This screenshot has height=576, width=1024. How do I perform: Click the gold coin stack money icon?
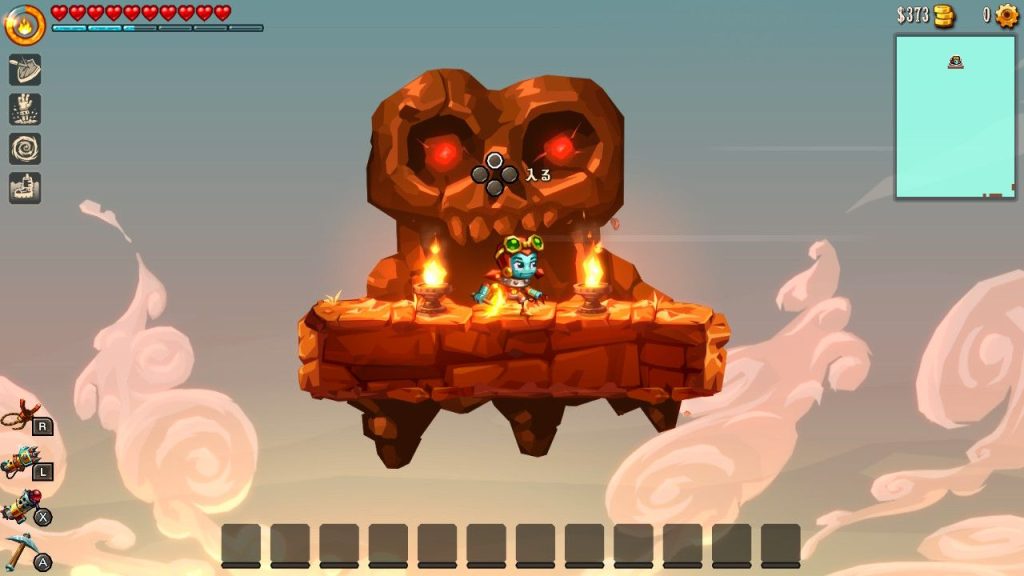tap(944, 15)
